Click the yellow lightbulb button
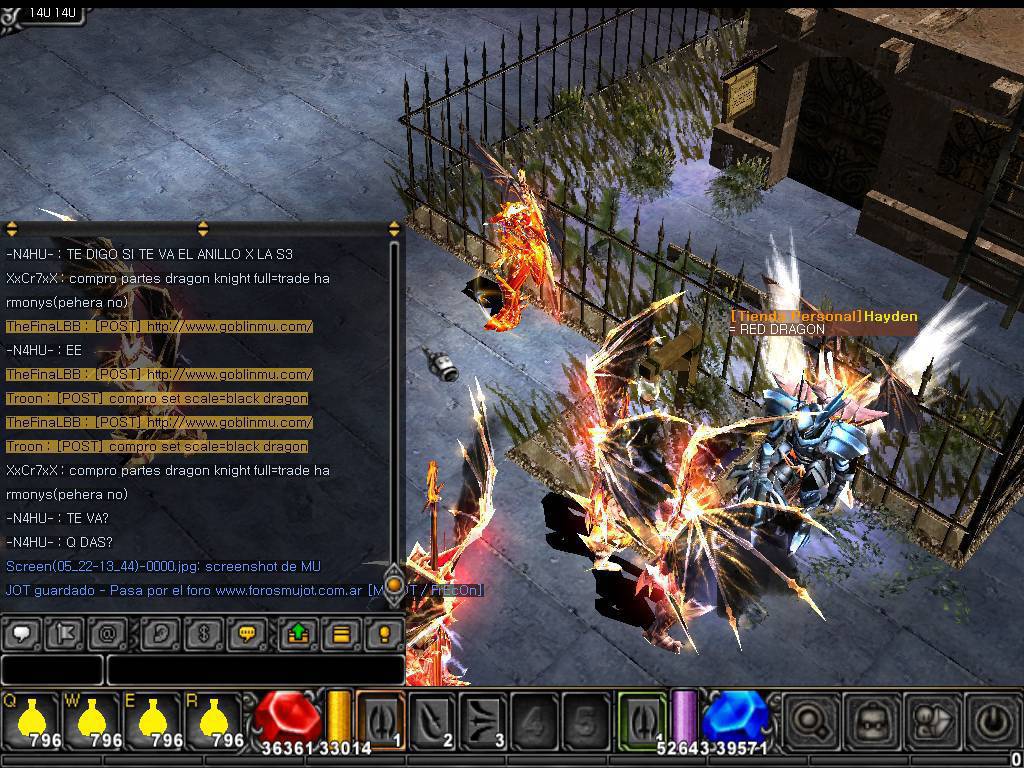 384,634
